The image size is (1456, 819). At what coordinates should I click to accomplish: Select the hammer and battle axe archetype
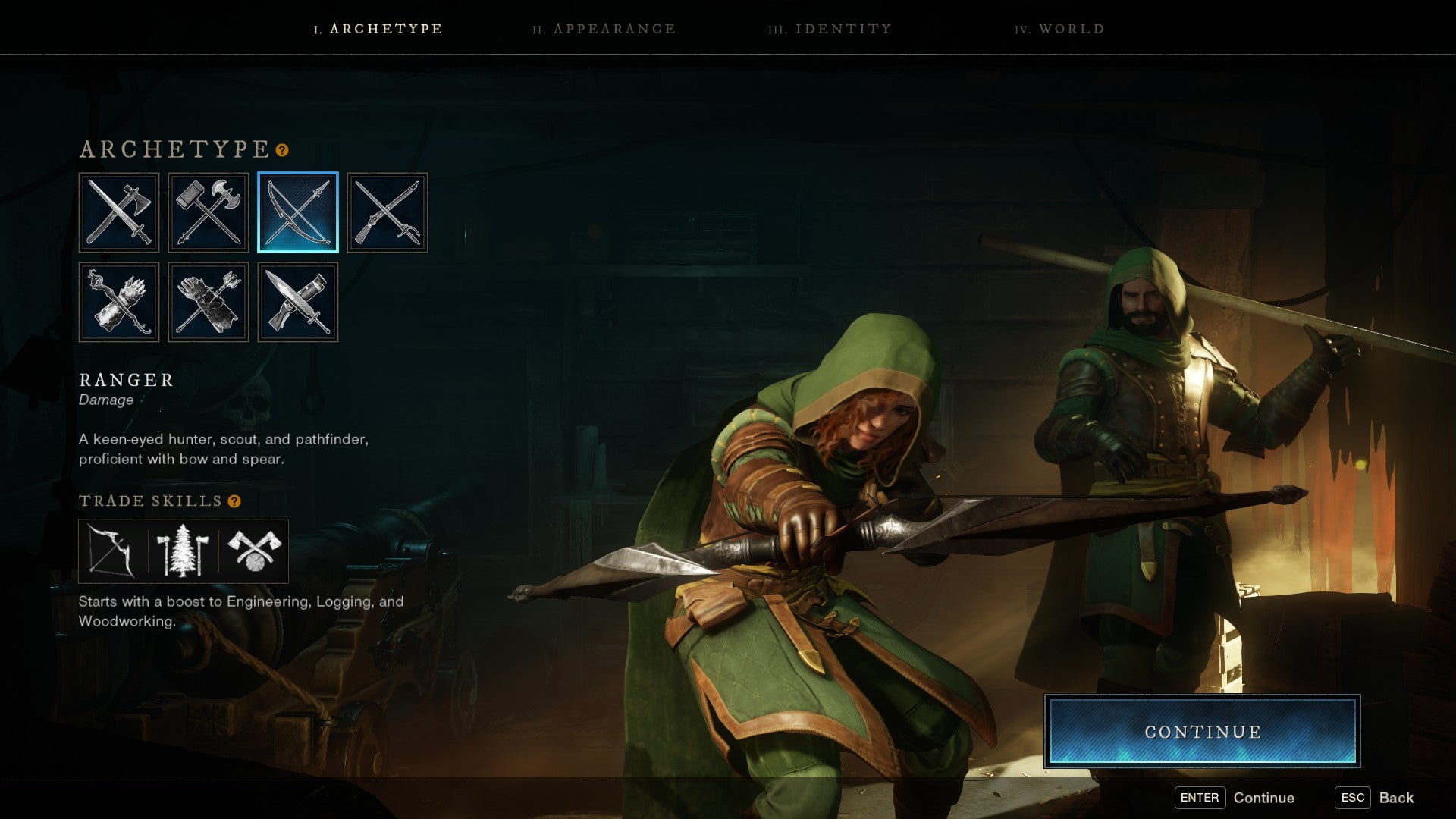coord(209,212)
